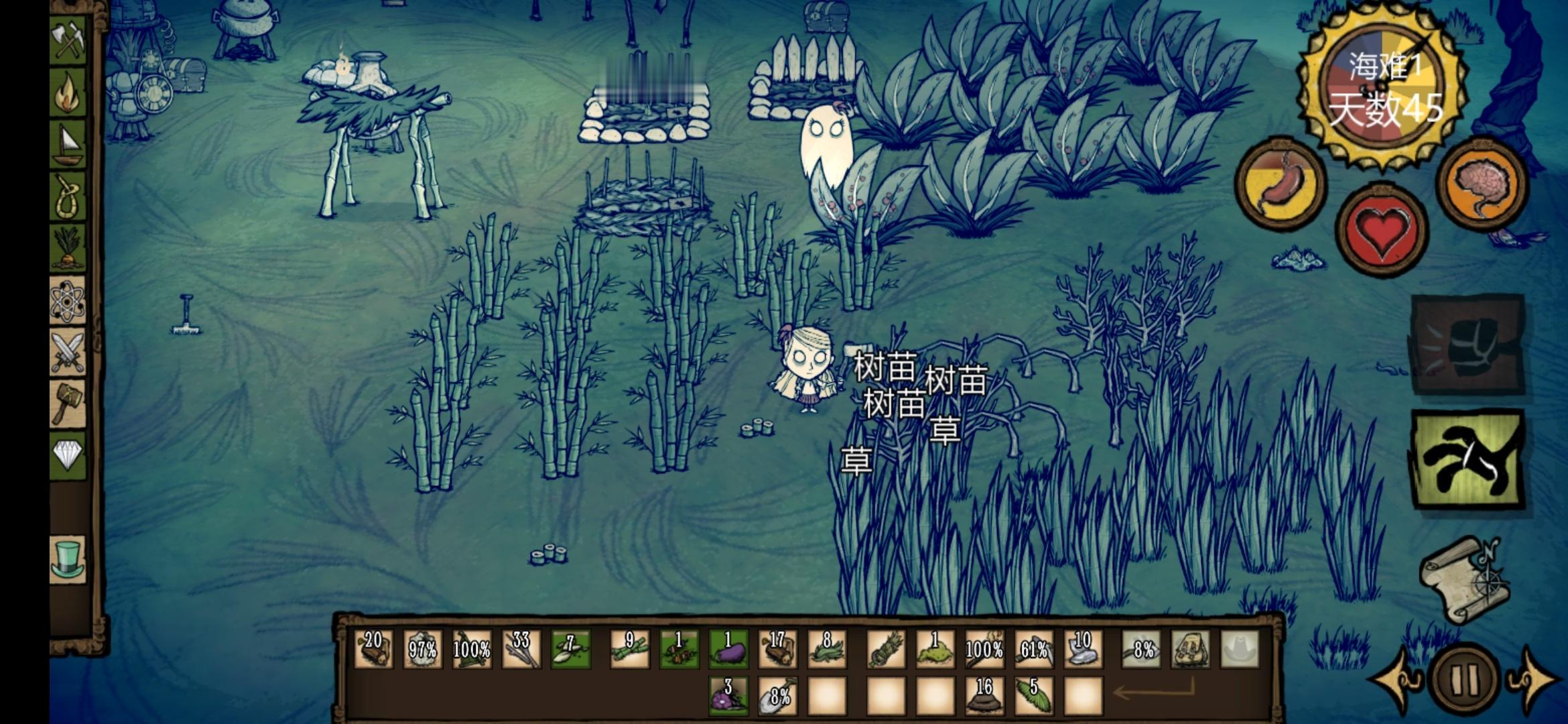Screen dimensions: 1568x724
Task: Open the crossed swords Fight tab
Action: pyautogui.click(x=68, y=352)
